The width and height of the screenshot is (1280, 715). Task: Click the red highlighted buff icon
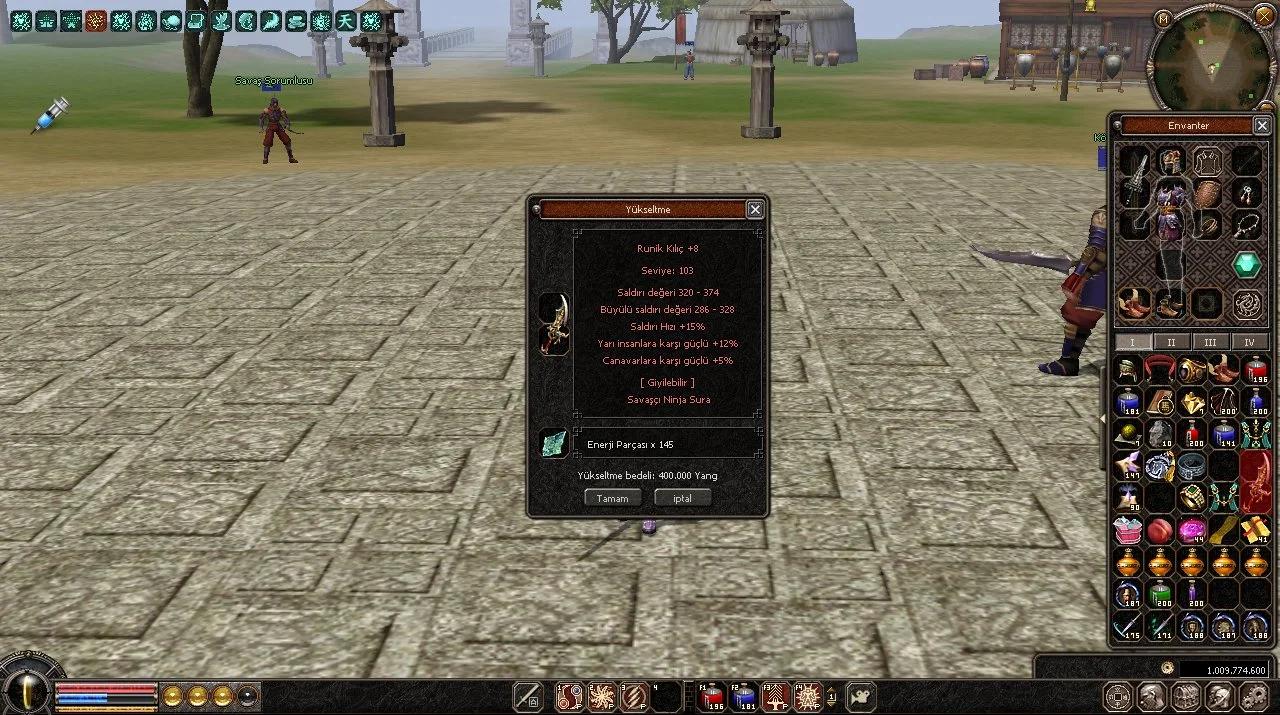click(96, 21)
